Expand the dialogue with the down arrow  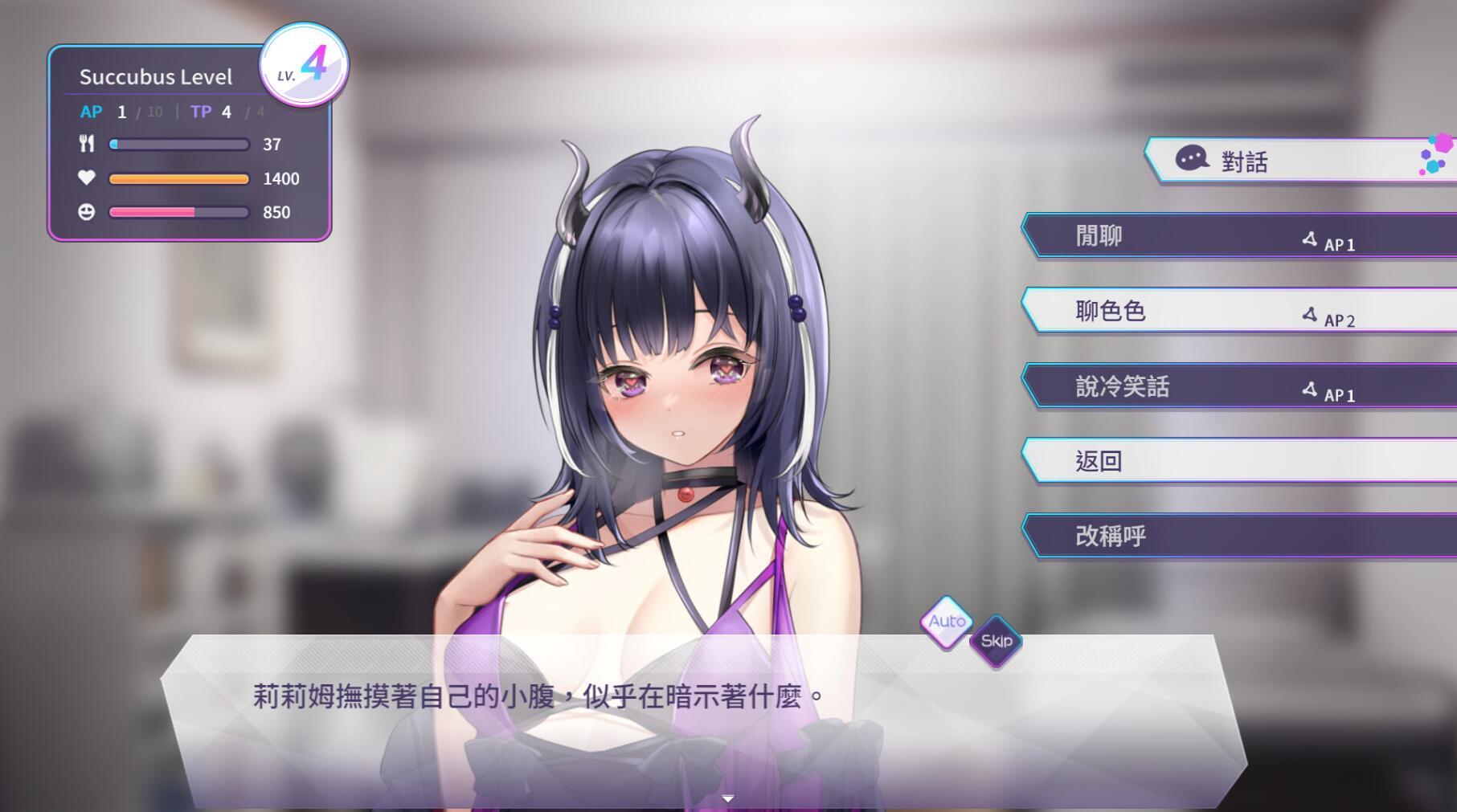(728, 798)
